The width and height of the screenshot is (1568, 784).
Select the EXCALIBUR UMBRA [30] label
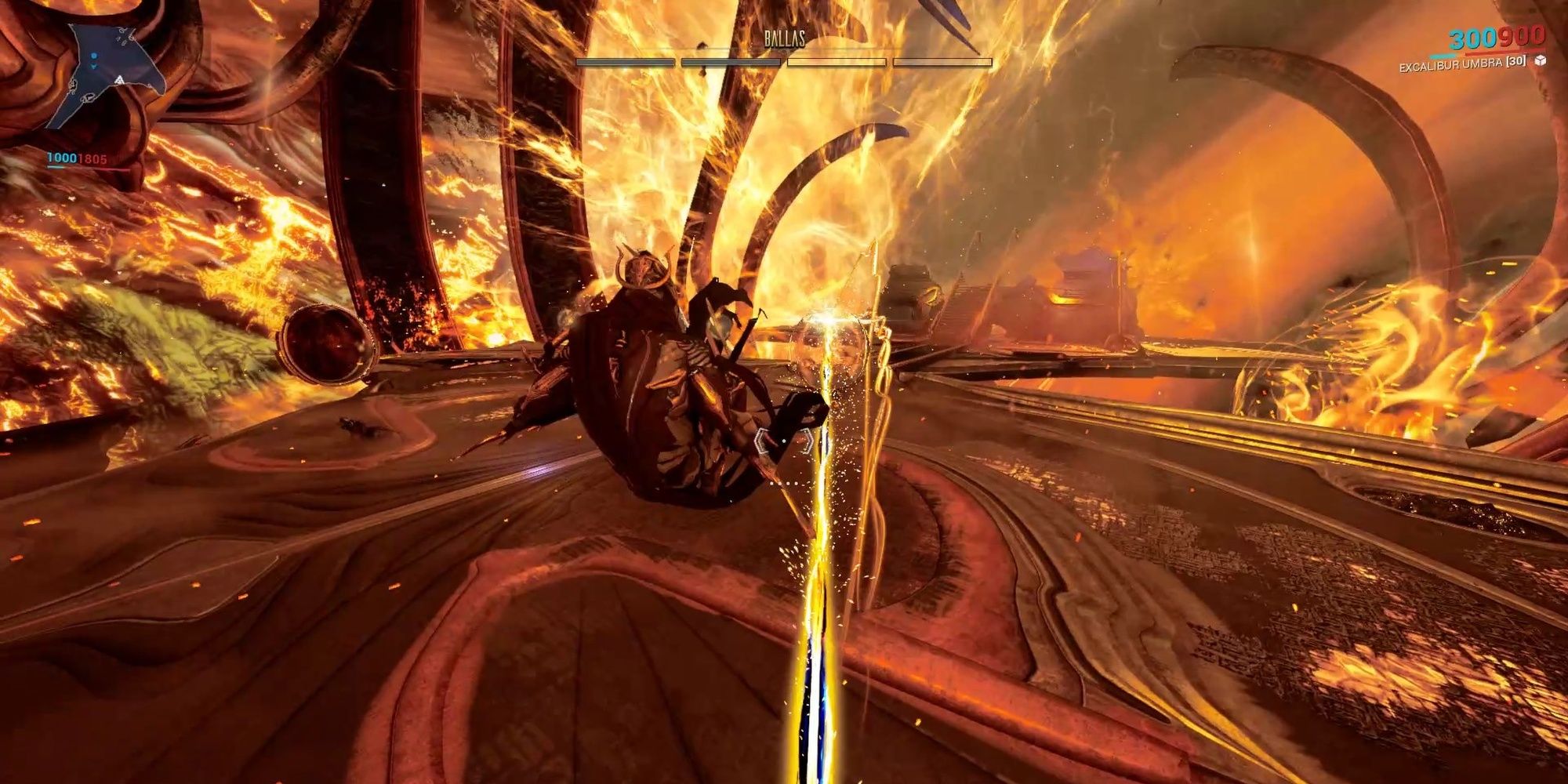[1462, 64]
